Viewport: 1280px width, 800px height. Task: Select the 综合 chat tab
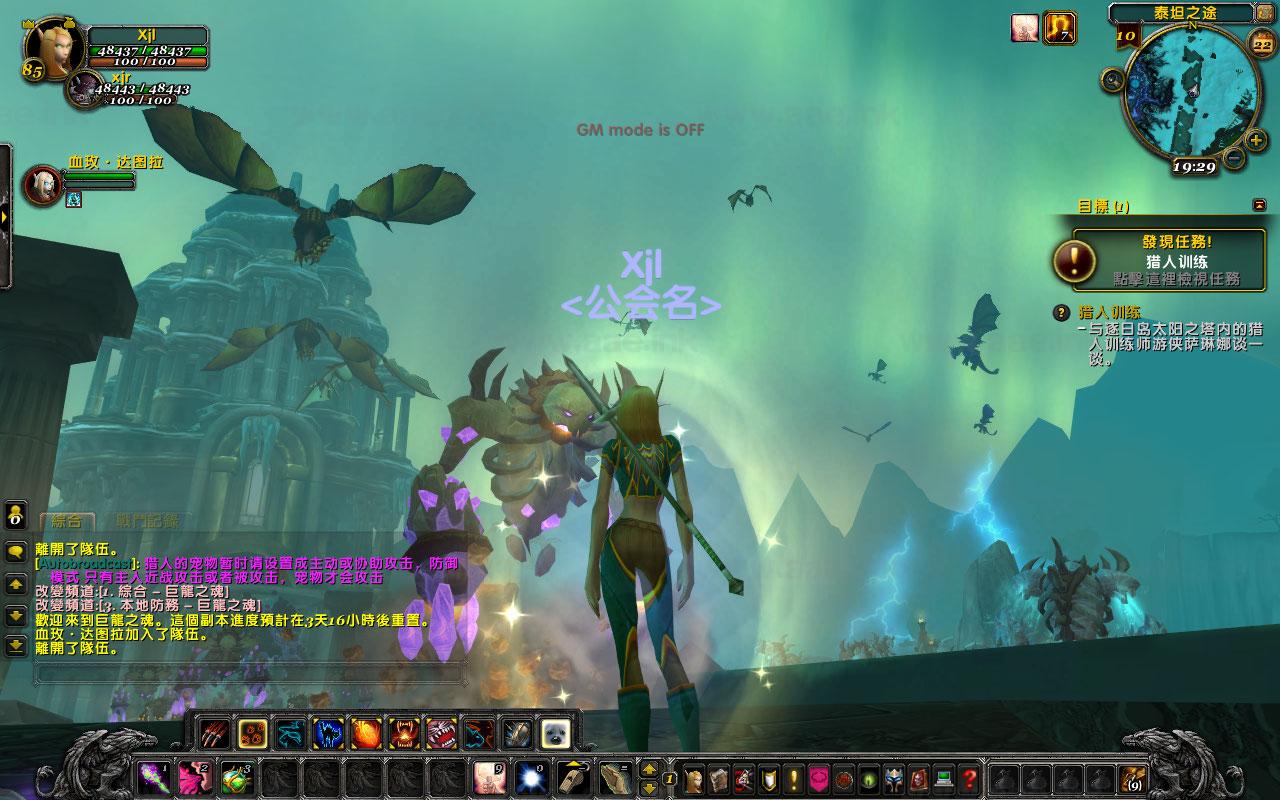click(66, 521)
